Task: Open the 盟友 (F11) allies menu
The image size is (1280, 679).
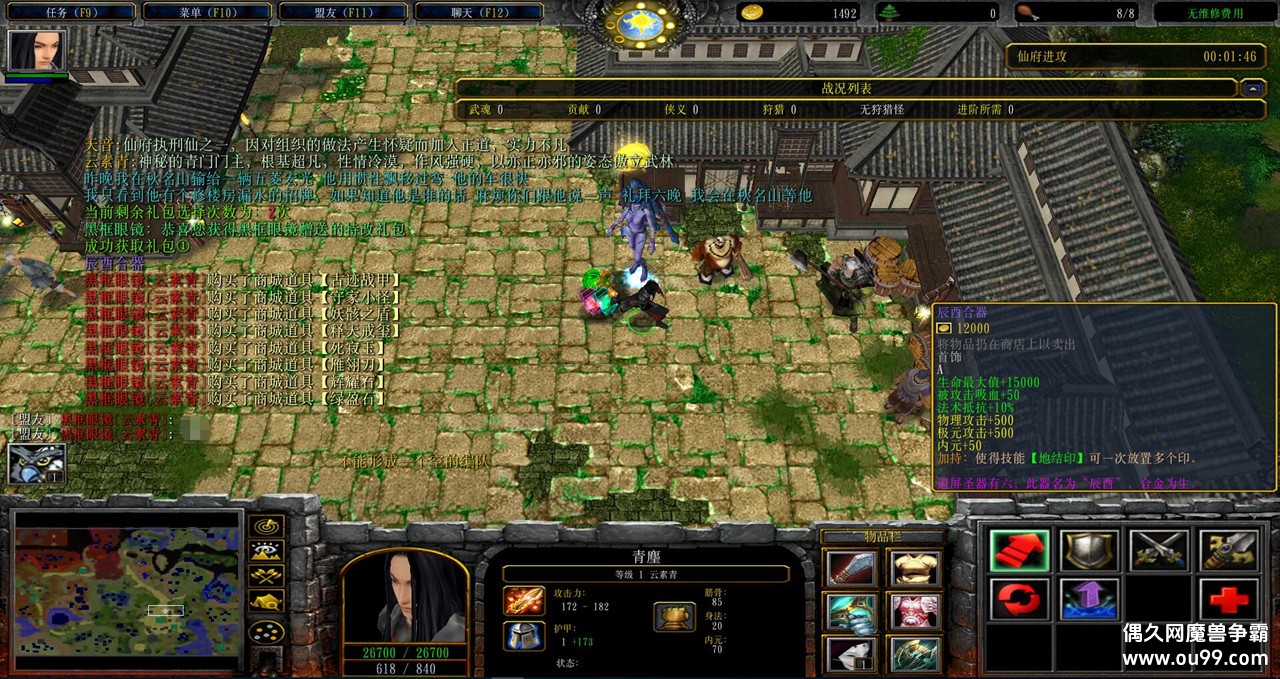Action: coord(342,13)
